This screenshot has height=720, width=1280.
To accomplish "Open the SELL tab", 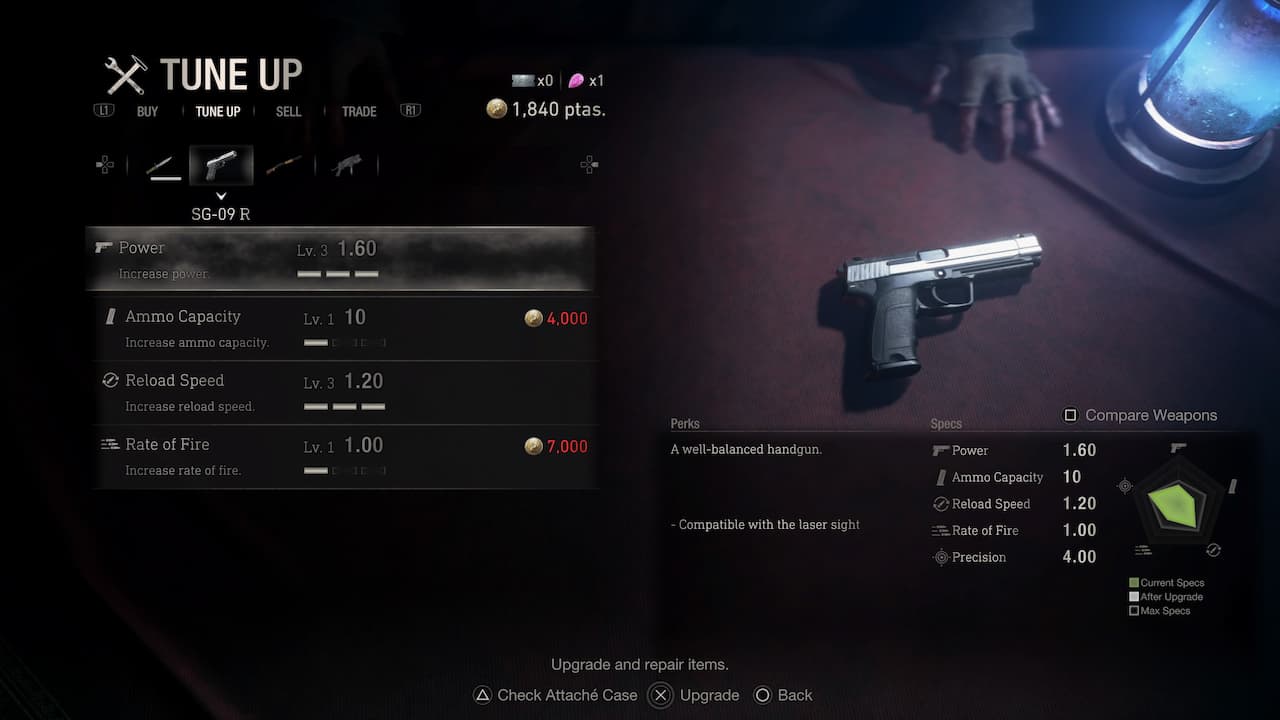I will (288, 111).
